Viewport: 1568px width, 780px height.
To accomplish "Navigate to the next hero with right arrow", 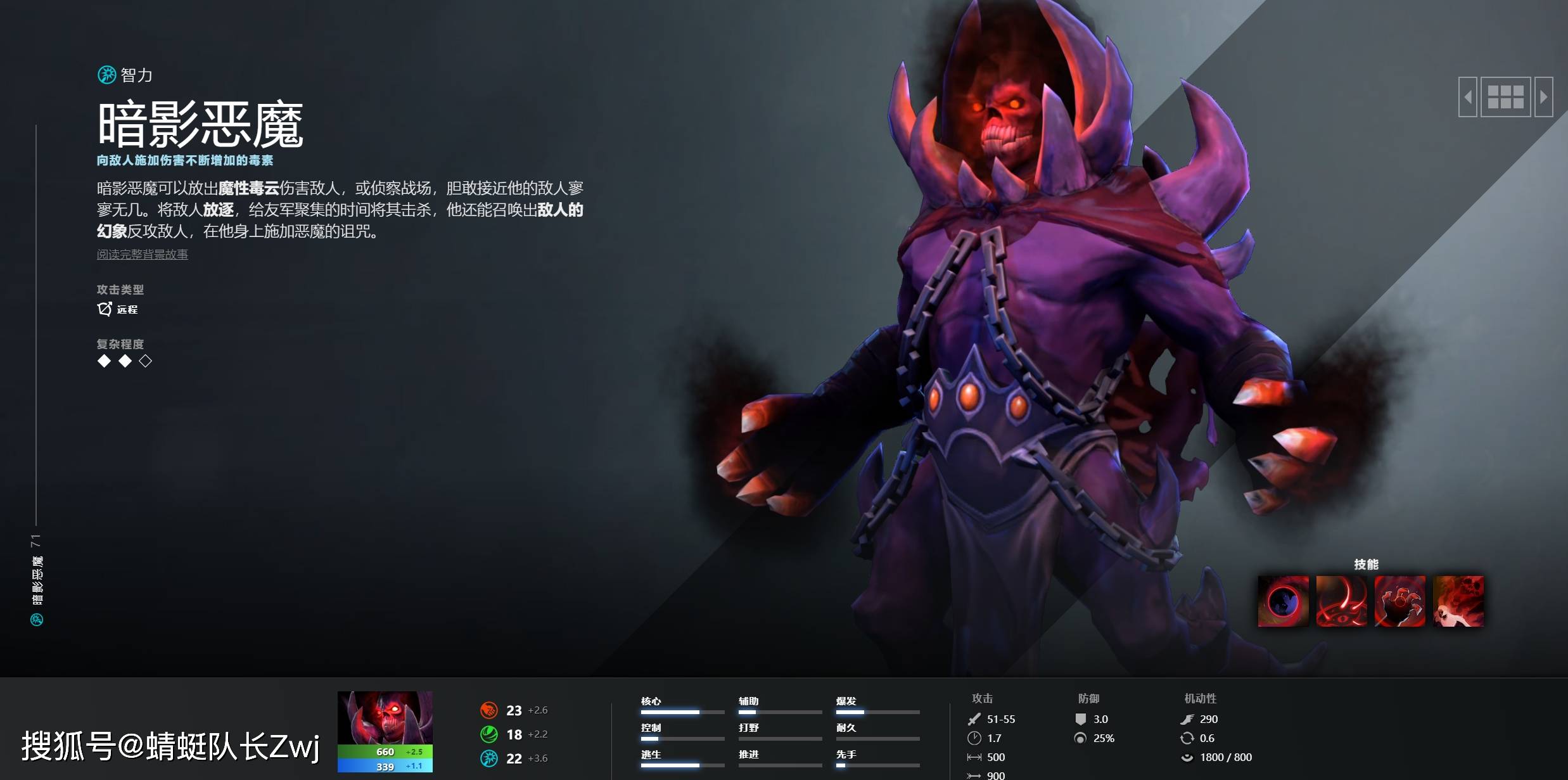I will click(x=1544, y=96).
